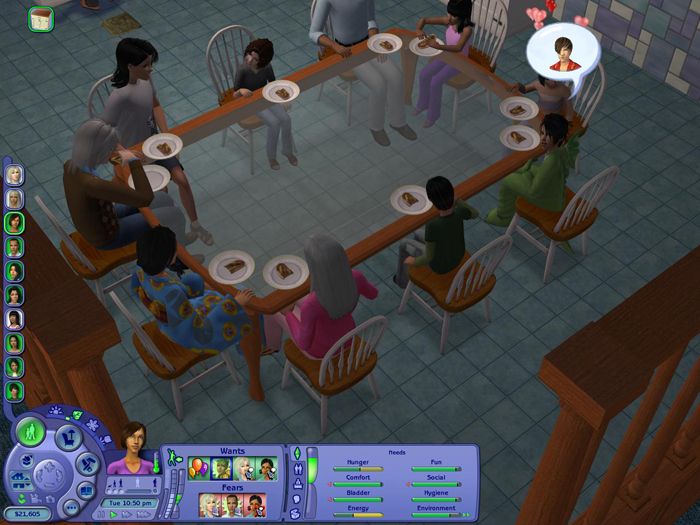The height and width of the screenshot is (525, 700).
Task: Toggle the food plate icon at top left
Action: [41, 19]
